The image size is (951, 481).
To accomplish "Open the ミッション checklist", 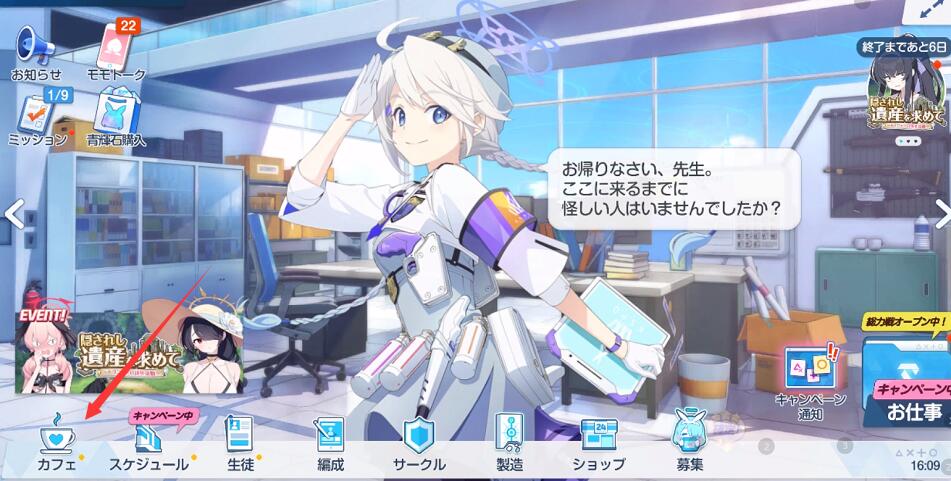I will pyautogui.click(x=36, y=117).
